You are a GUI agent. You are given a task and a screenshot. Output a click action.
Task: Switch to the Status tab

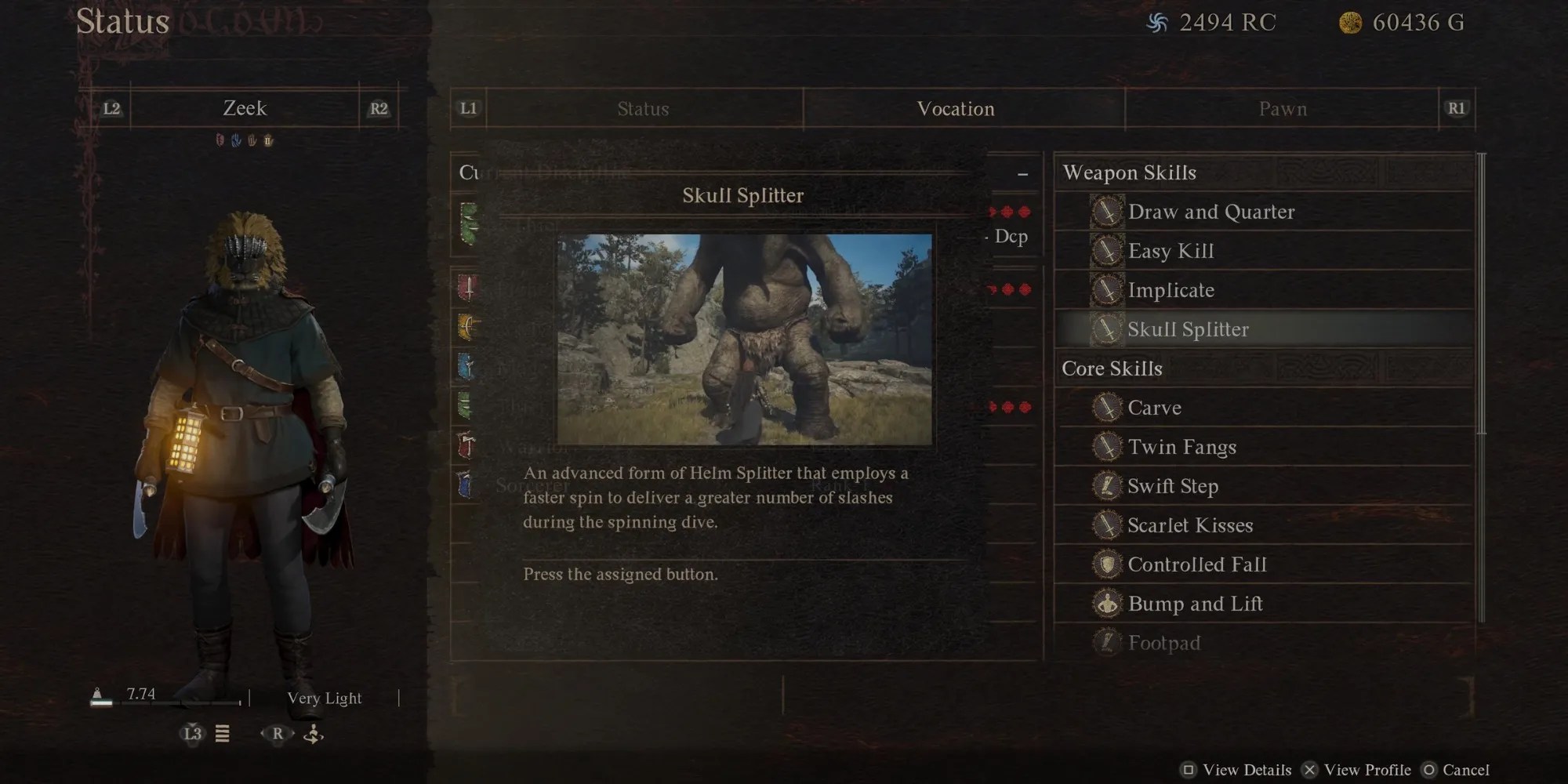pos(643,109)
